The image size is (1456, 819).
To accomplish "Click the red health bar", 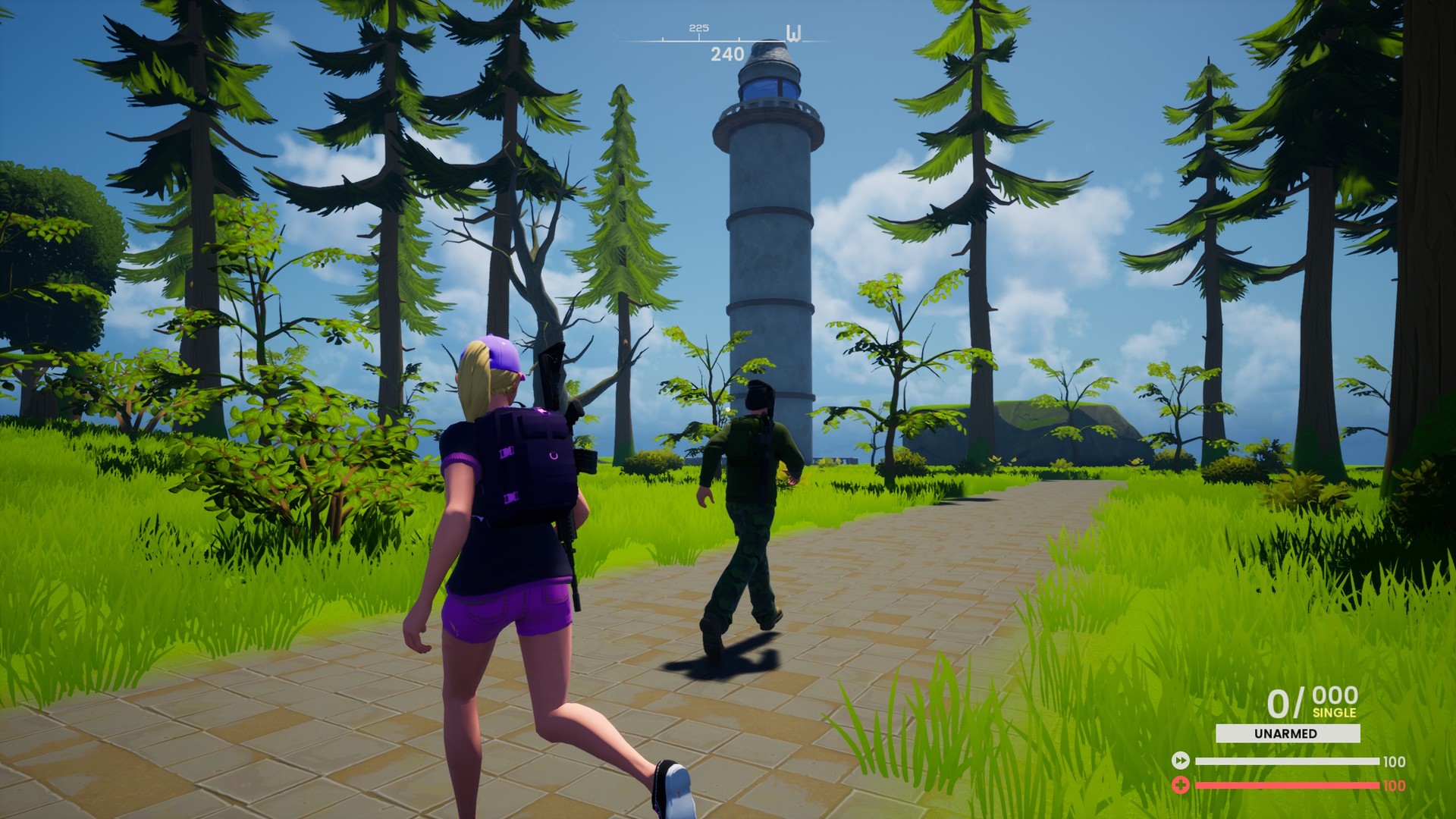I will click(x=1288, y=785).
